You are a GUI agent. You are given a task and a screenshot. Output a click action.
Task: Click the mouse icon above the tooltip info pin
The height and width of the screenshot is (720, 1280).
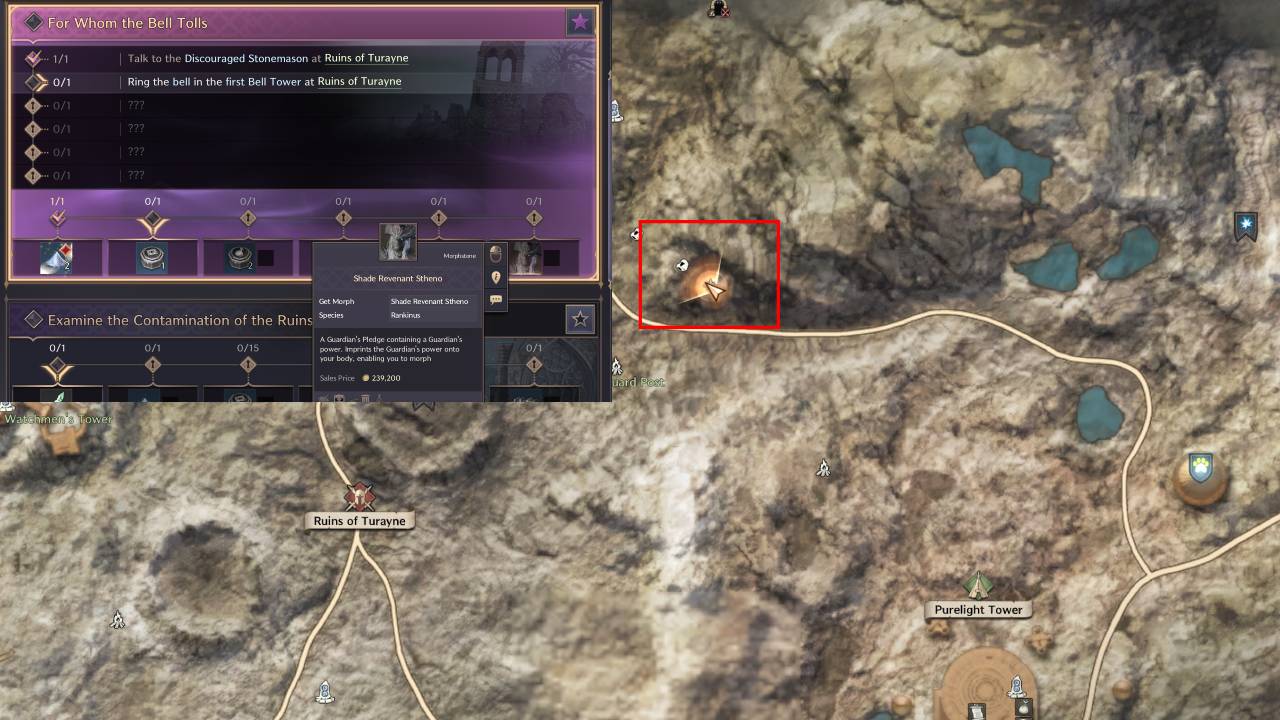tap(496, 254)
